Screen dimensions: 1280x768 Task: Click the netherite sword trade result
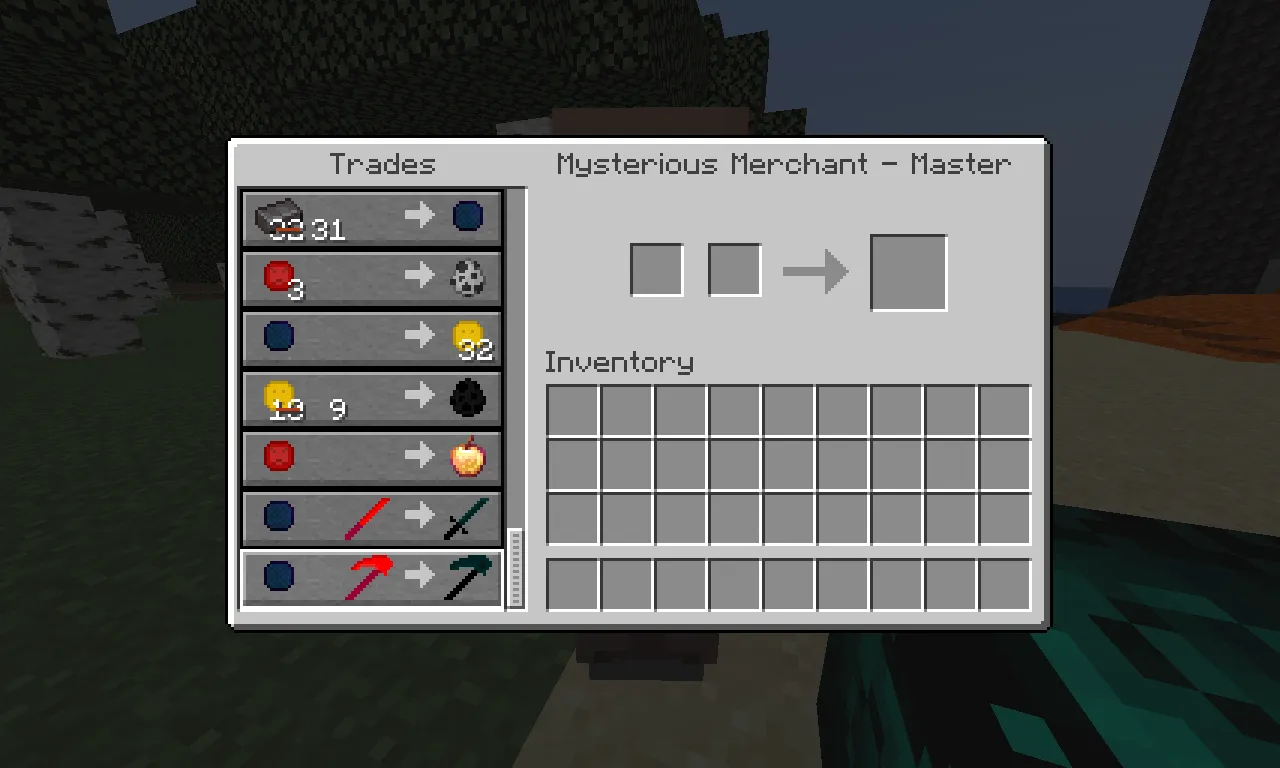click(469, 517)
